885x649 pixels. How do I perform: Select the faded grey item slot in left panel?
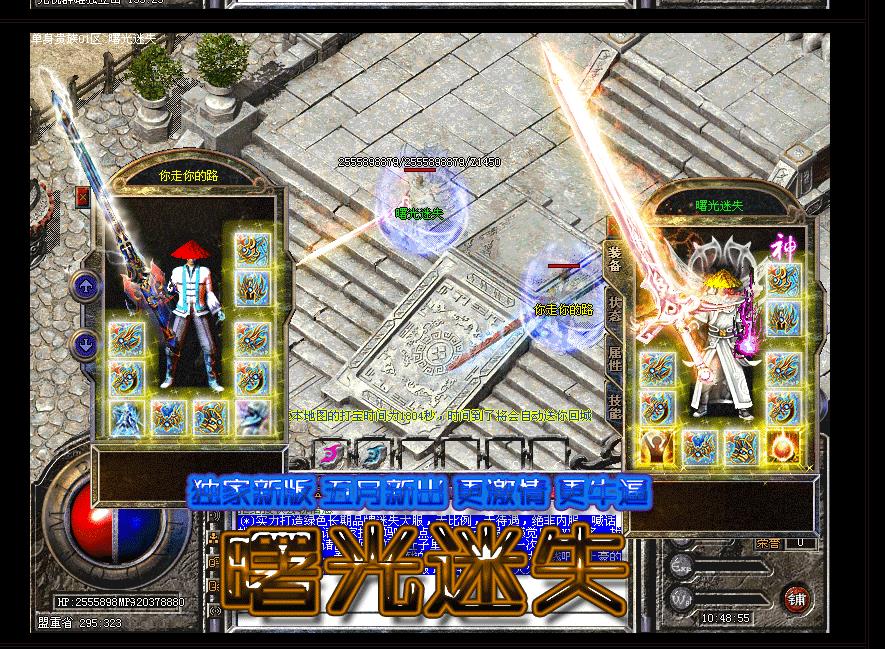(x=253, y=417)
